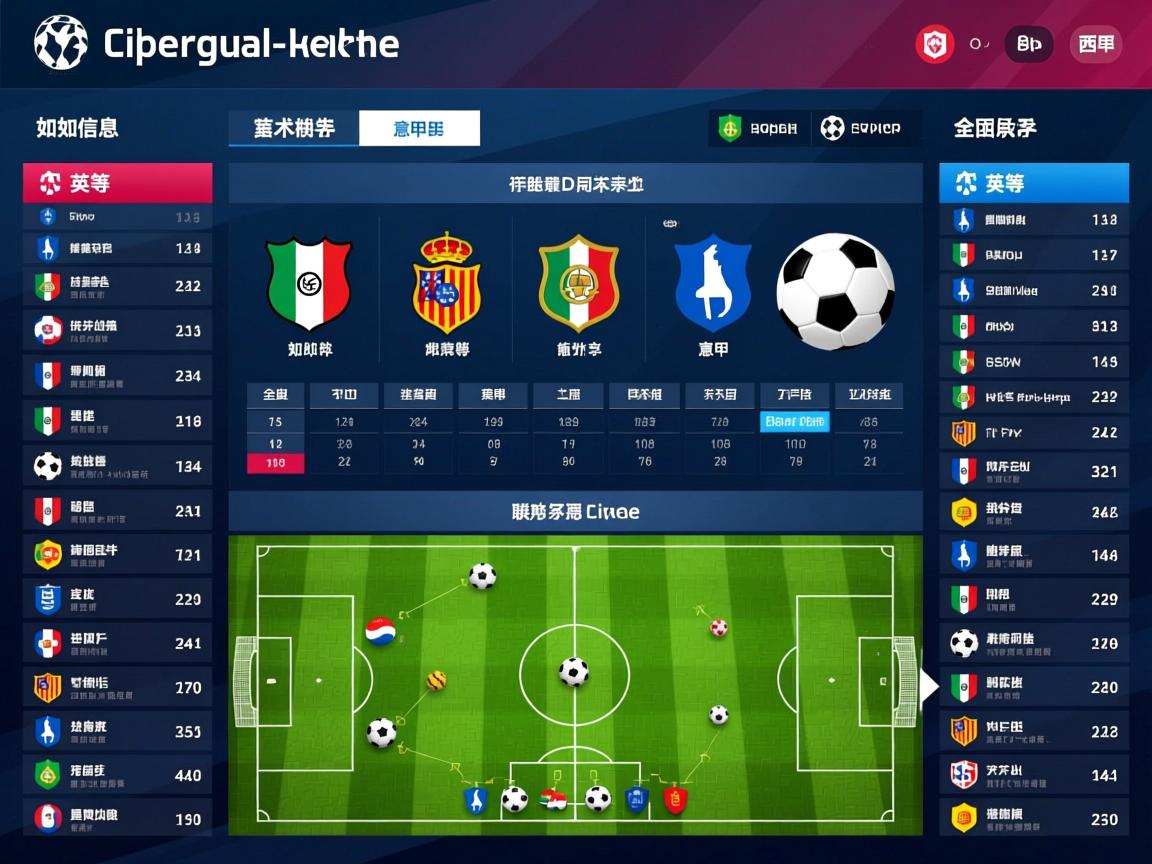
Task: Click the large soccer ball tile
Action: [x=835, y=291]
